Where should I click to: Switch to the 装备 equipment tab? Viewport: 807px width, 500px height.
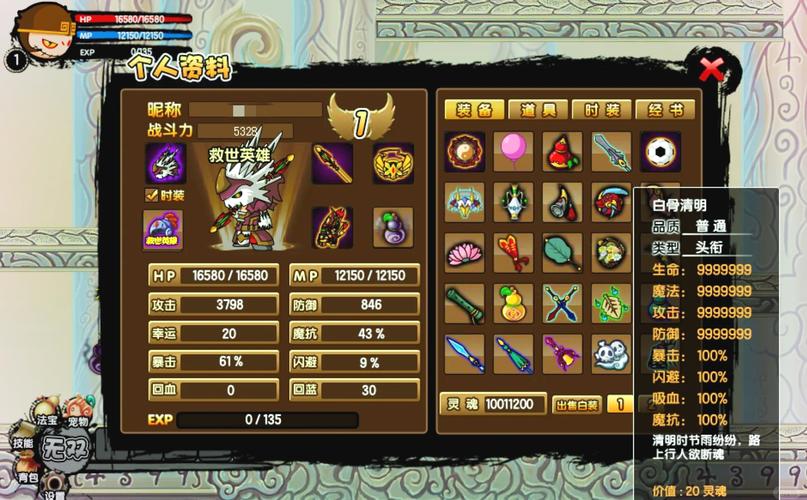(x=473, y=110)
